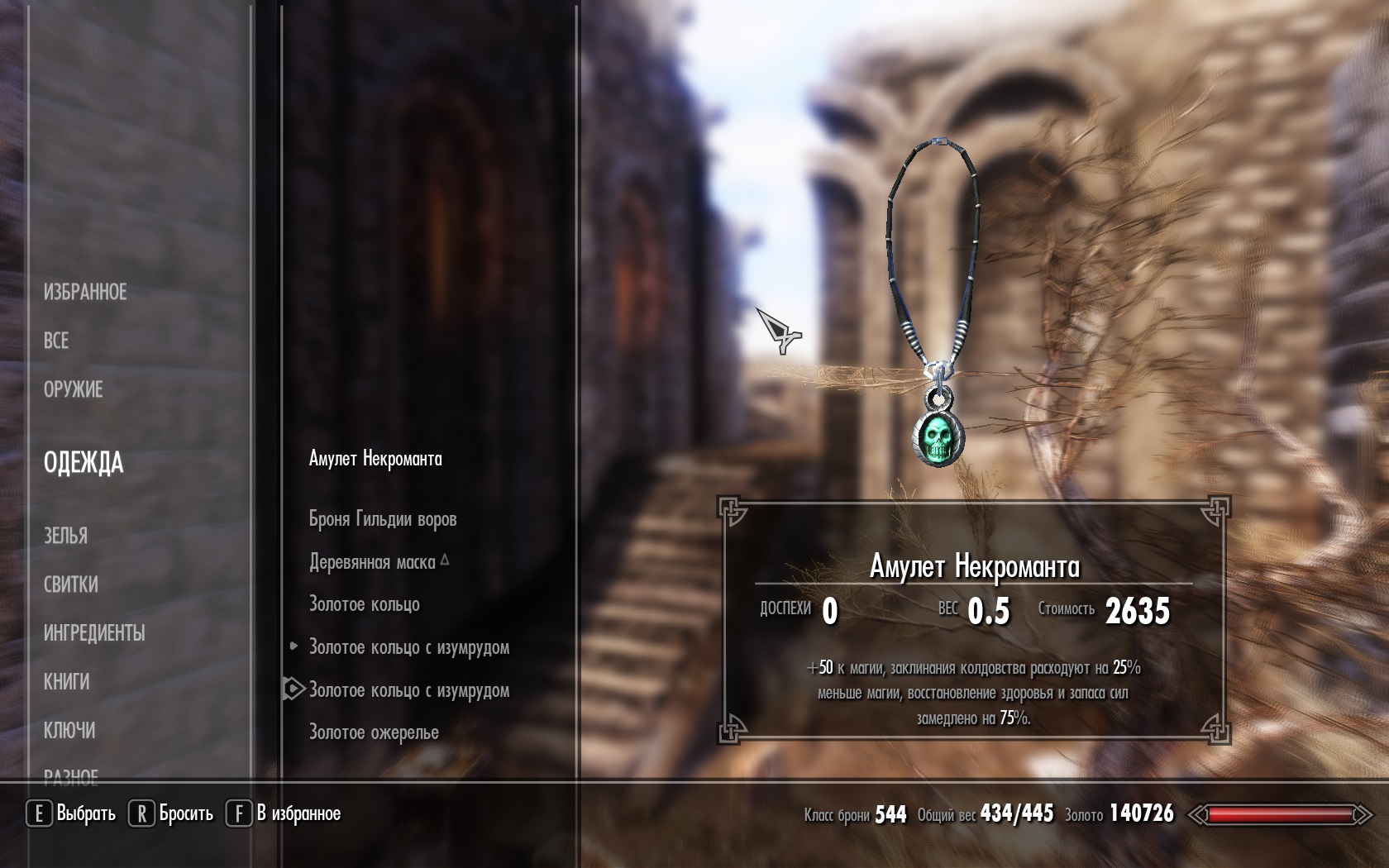Switch to the СВИТКИ scrolls category

pyautogui.click(x=71, y=584)
